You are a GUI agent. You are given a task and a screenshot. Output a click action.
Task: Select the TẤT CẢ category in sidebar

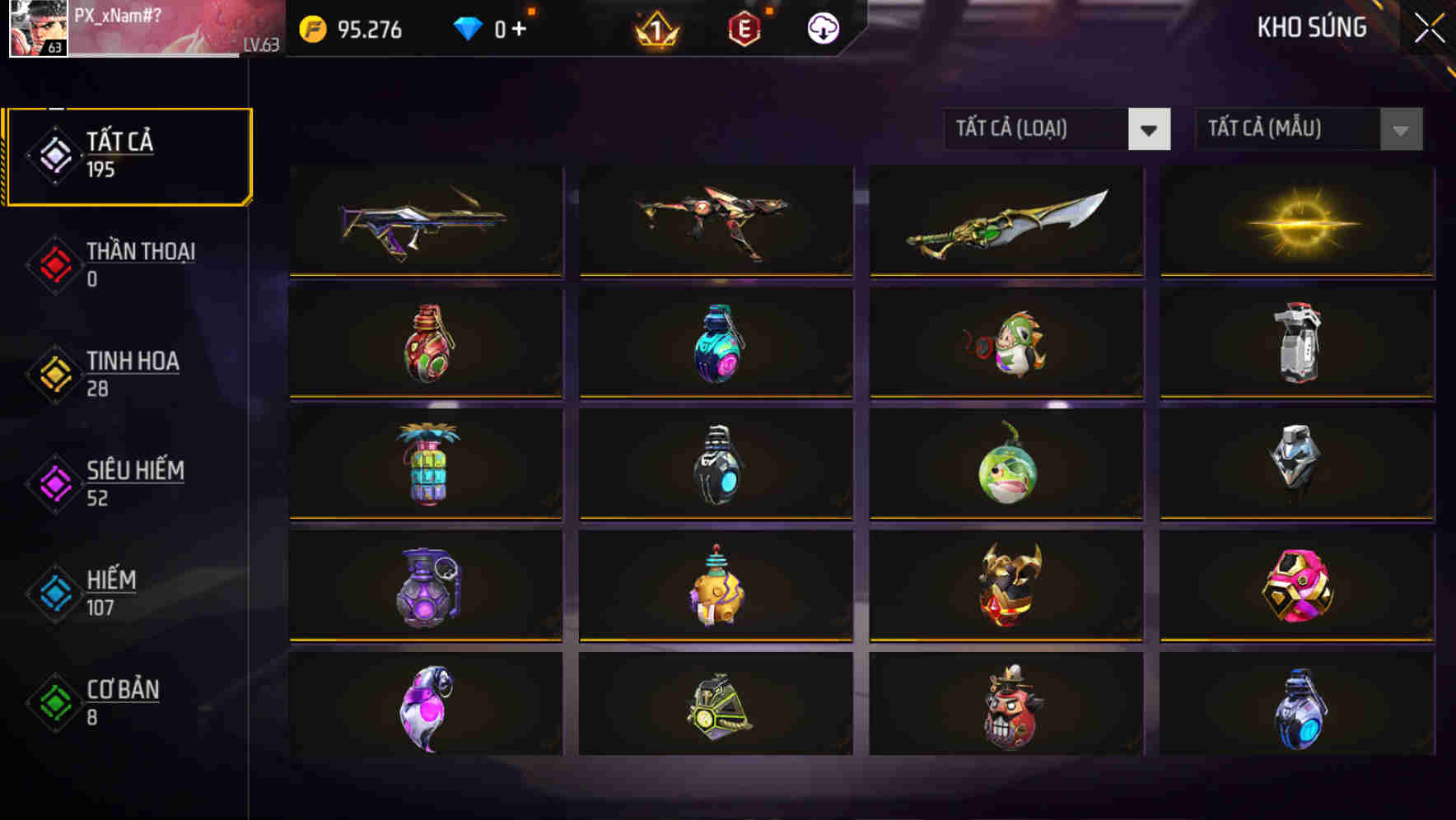[x=128, y=155]
